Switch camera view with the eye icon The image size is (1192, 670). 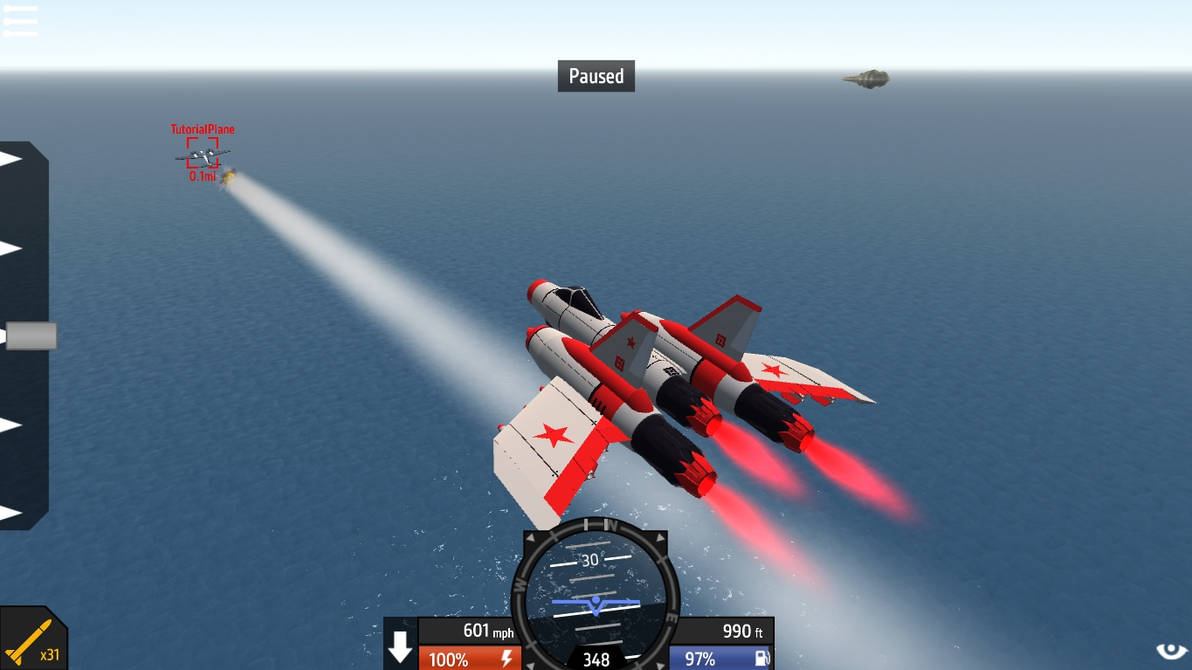click(x=1171, y=652)
